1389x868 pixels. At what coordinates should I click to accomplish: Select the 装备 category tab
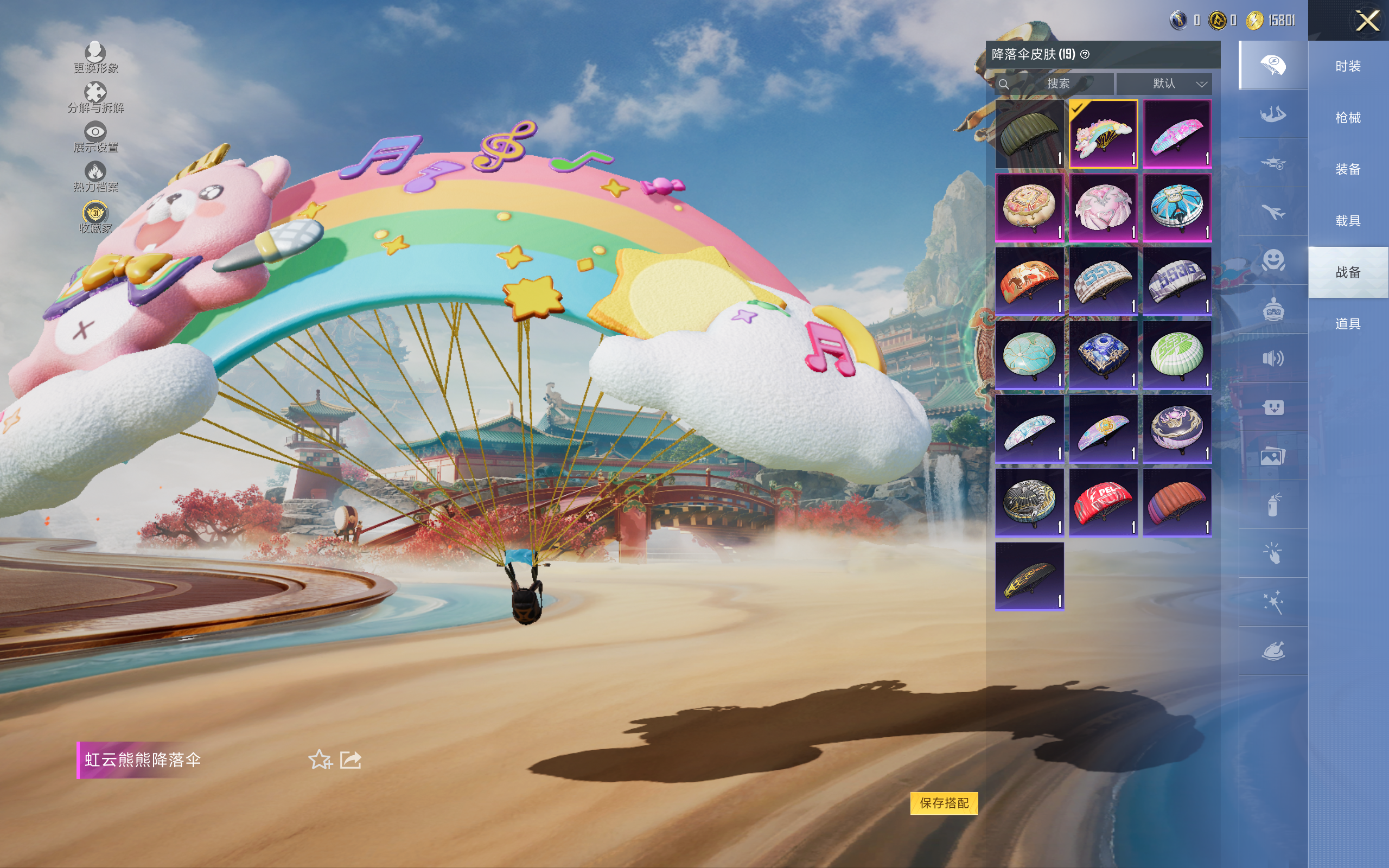tap(1348, 169)
